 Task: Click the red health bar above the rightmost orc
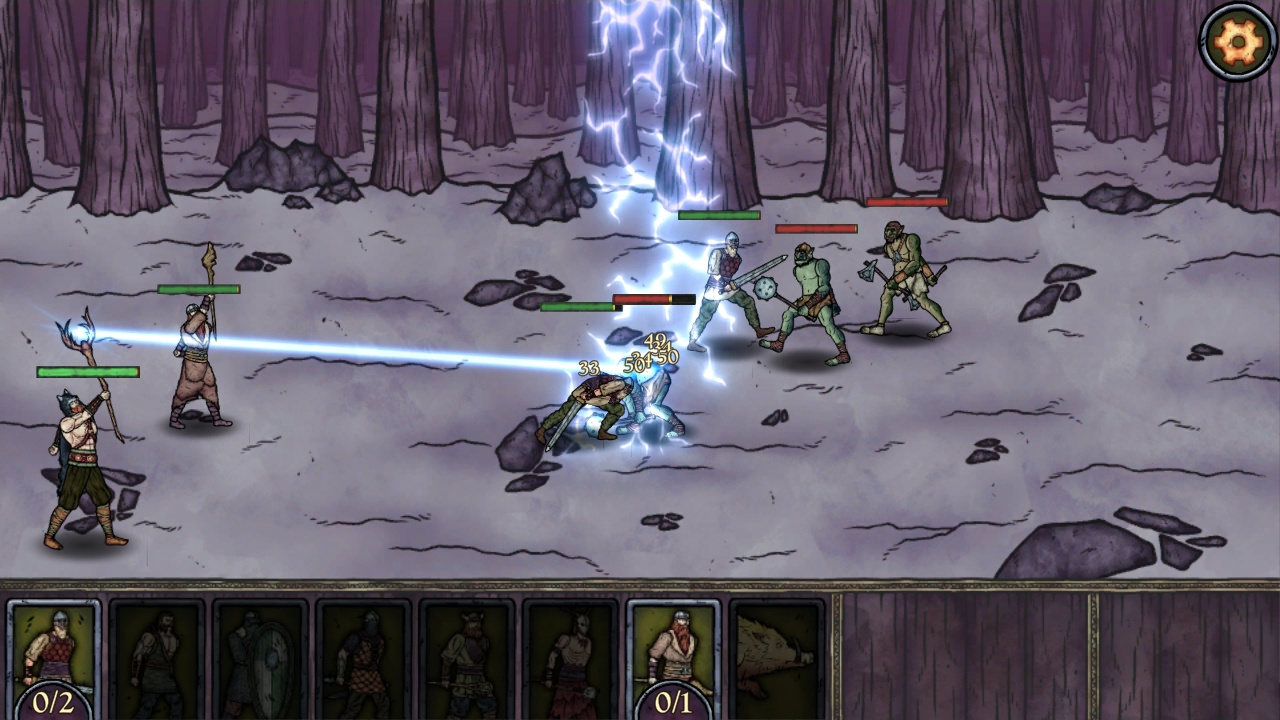(908, 201)
